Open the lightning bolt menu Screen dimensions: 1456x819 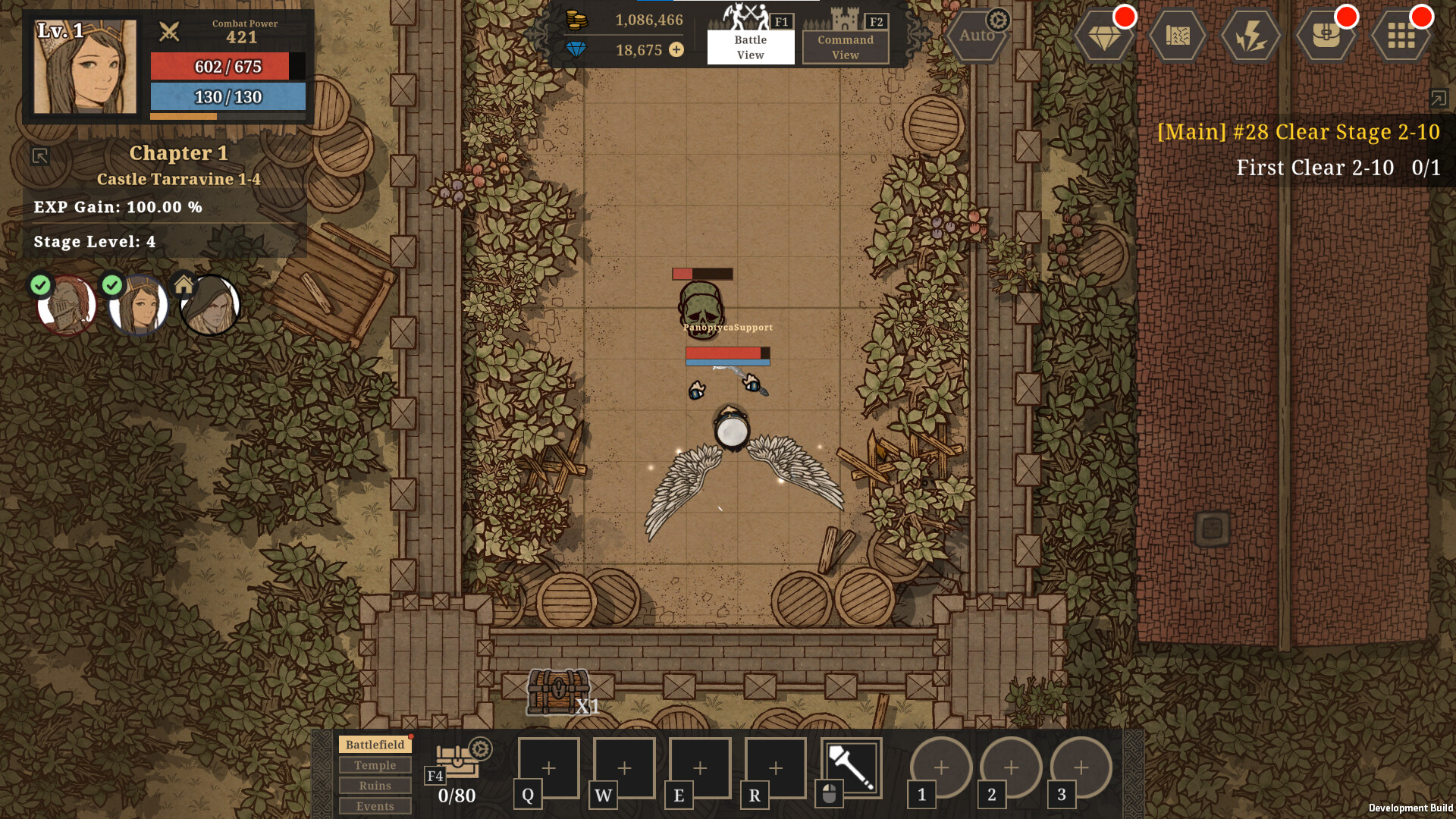tap(1250, 36)
